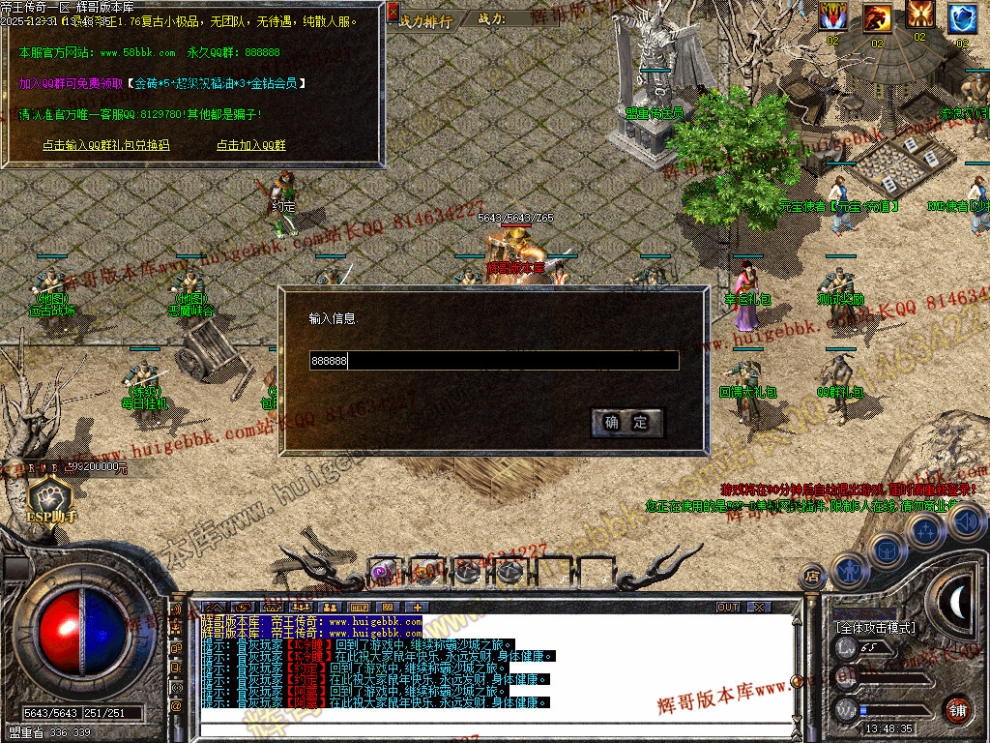Toggle the 全体攻击模式 attack mode
The width and height of the screenshot is (990, 743).
[x=874, y=628]
